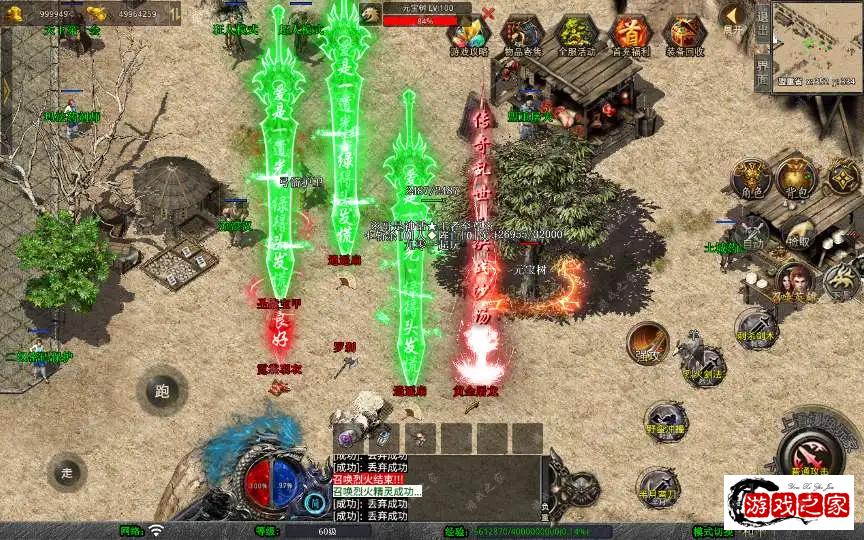
Task: Tap the 拾取 pickup button
Action: pos(798,234)
